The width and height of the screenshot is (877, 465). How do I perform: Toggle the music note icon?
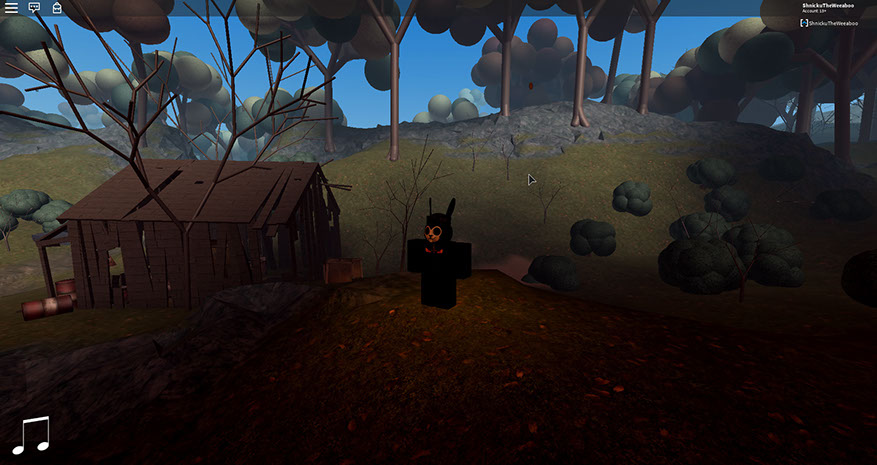[31, 435]
